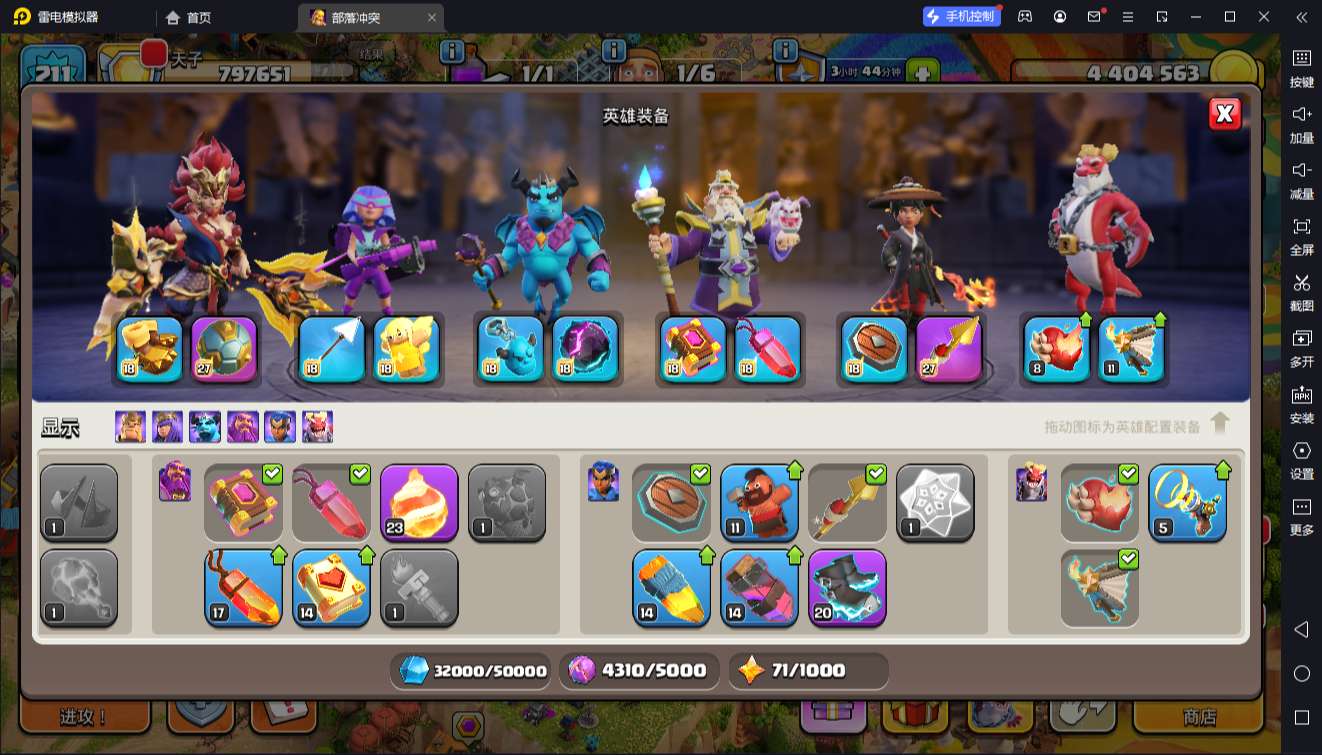Click the level 5 golden rings equipment
The height and width of the screenshot is (755, 1322).
coord(1187,502)
